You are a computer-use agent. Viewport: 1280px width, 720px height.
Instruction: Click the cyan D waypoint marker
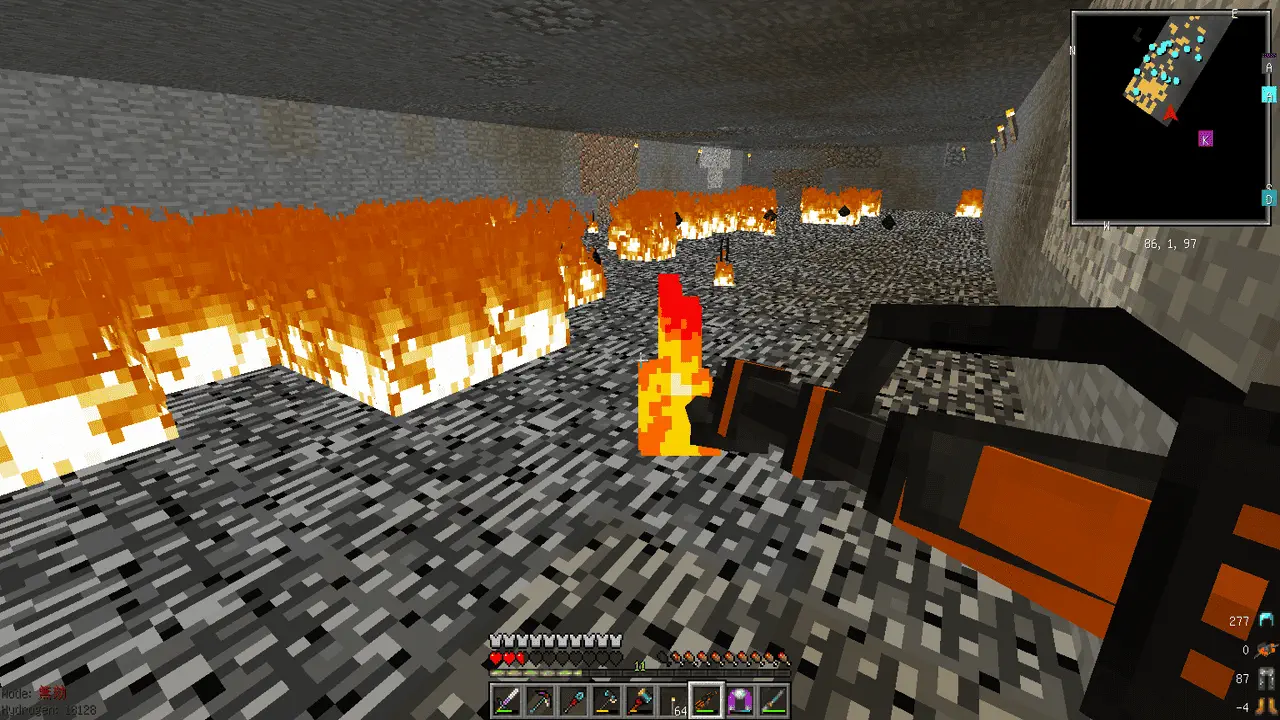point(1268,198)
